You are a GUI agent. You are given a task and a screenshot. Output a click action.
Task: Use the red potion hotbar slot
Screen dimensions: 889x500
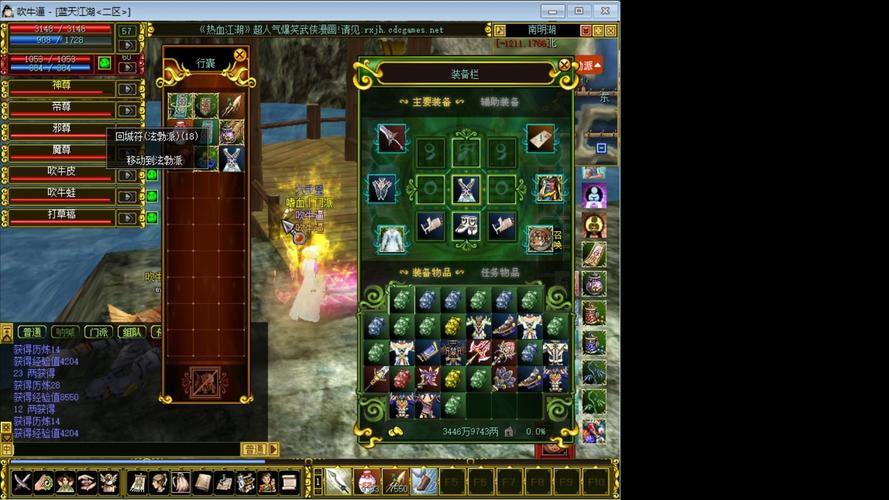tap(368, 481)
